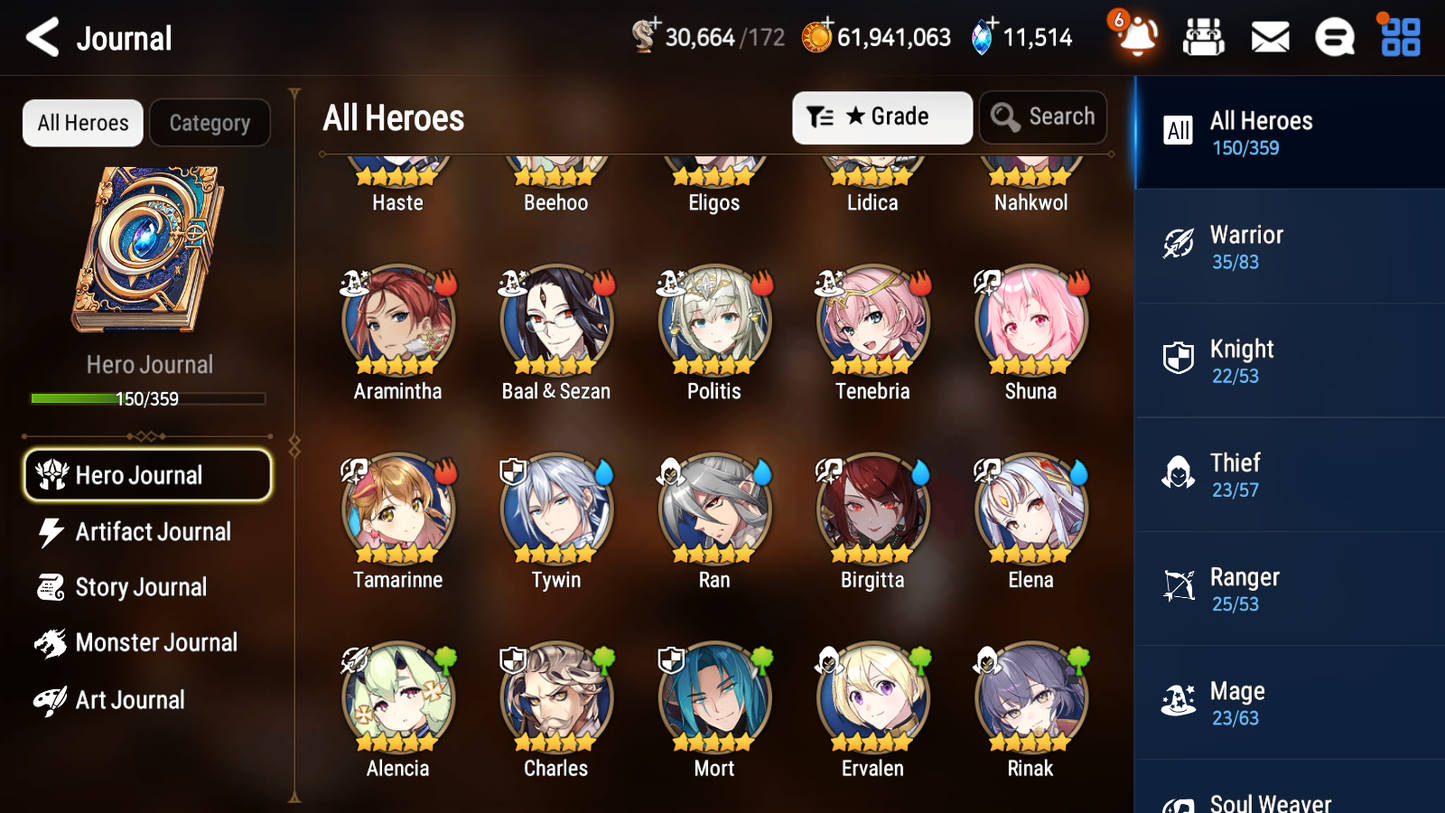Select the Warrior class sword icon
1445x813 pixels.
pyautogui.click(x=1178, y=244)
